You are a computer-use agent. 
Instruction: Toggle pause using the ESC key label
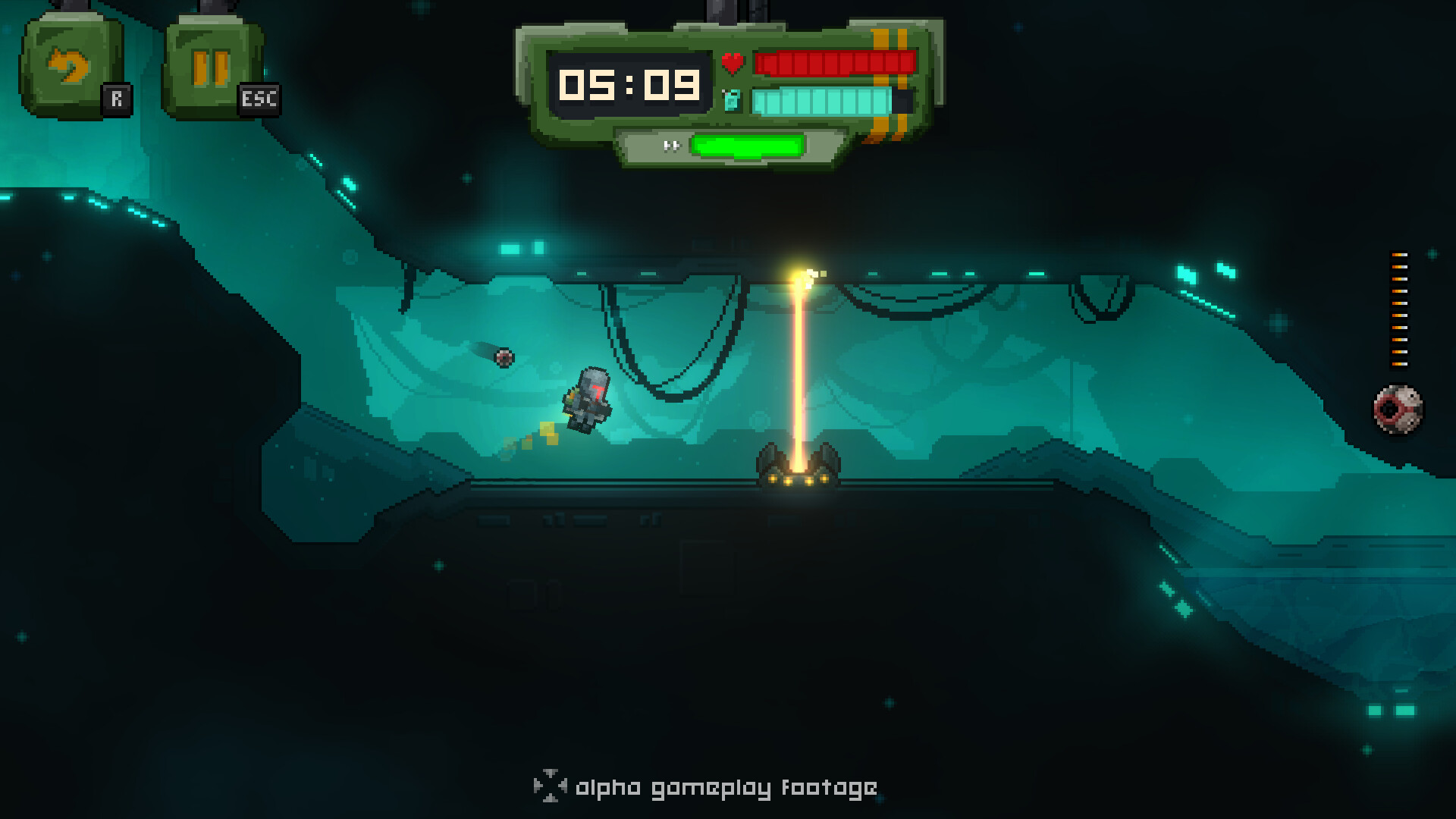[258, 99]
